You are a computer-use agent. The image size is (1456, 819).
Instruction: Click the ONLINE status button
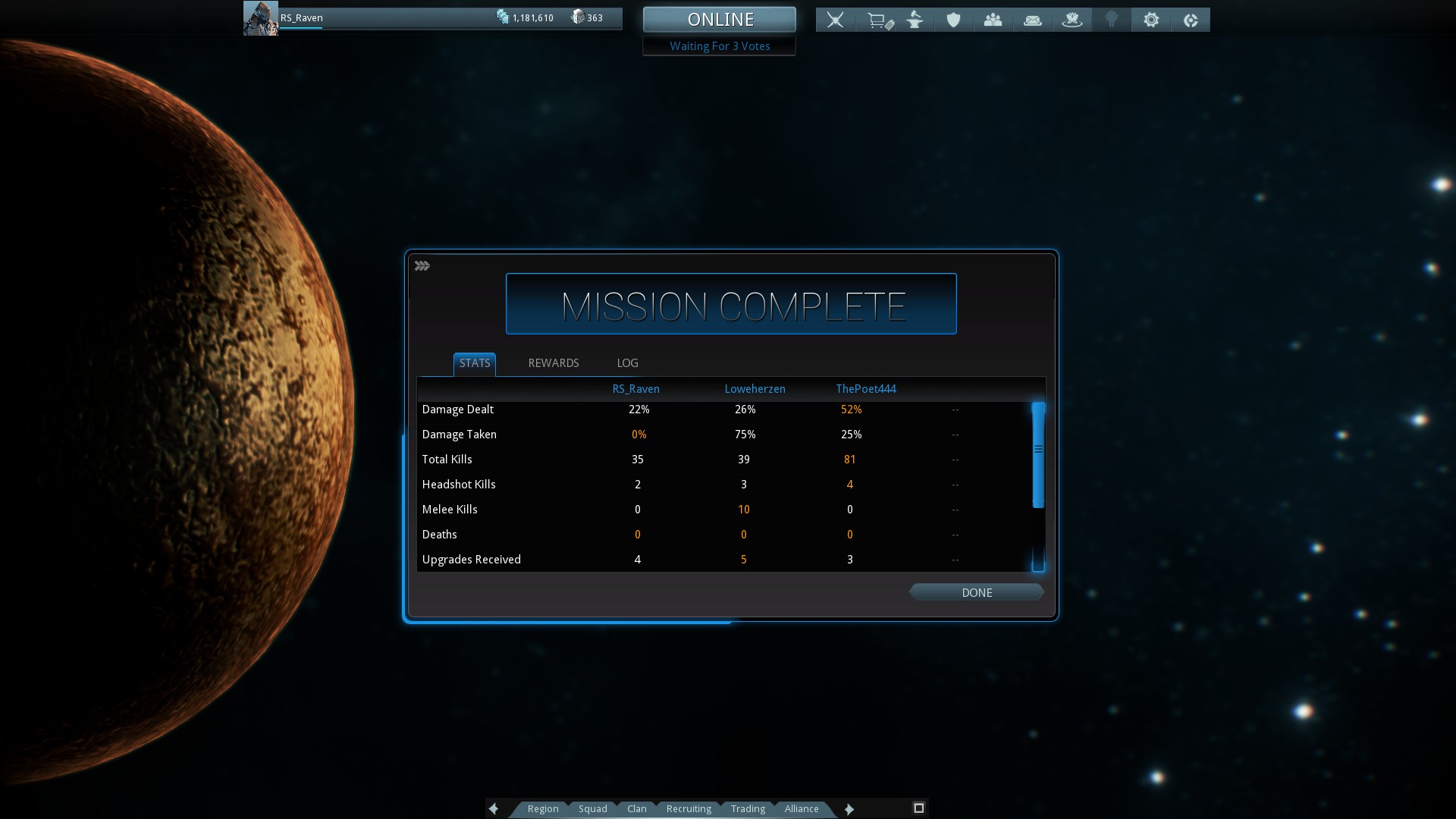(x=720, y=20)
